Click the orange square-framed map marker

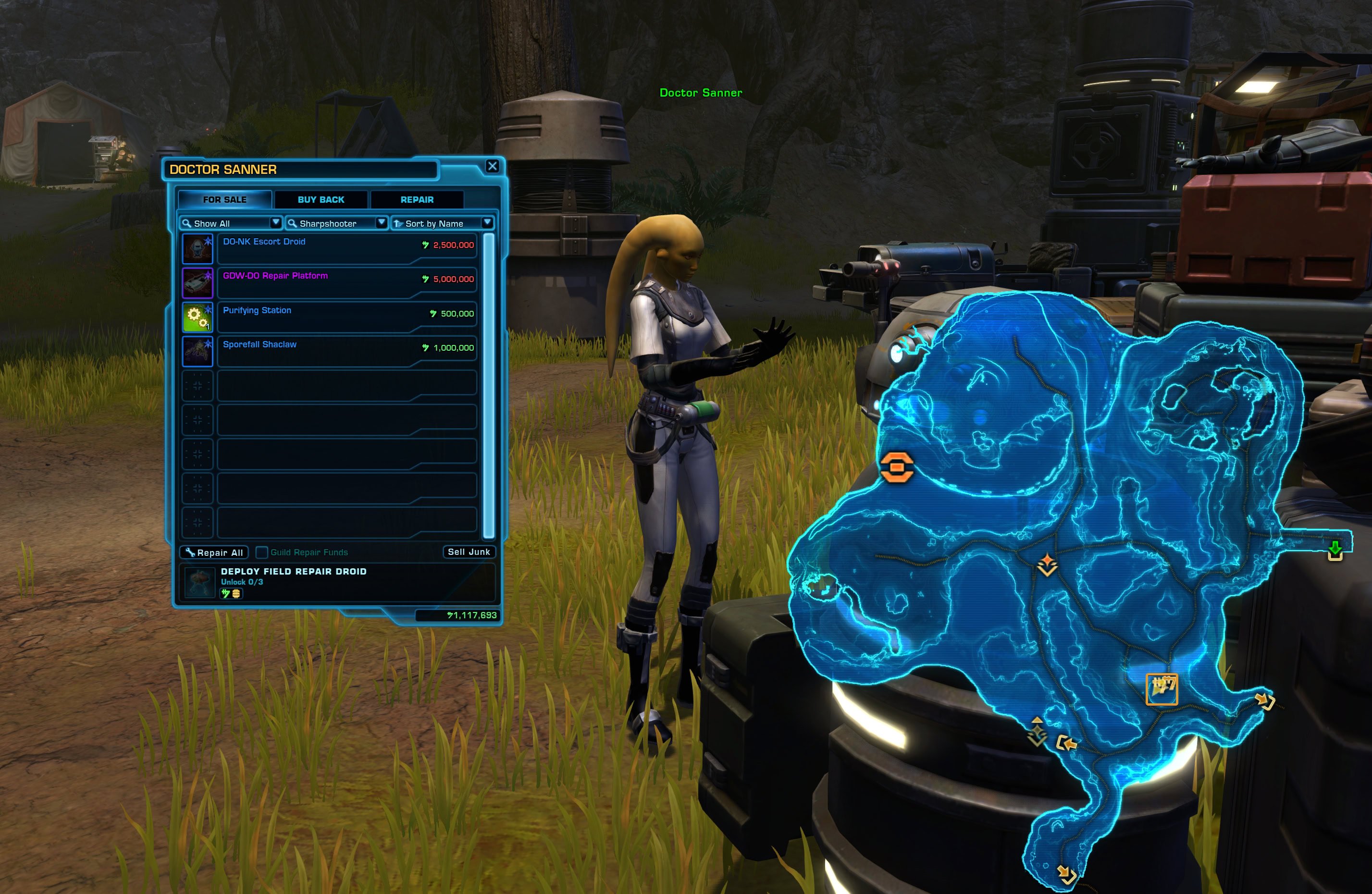[1162, 689]
